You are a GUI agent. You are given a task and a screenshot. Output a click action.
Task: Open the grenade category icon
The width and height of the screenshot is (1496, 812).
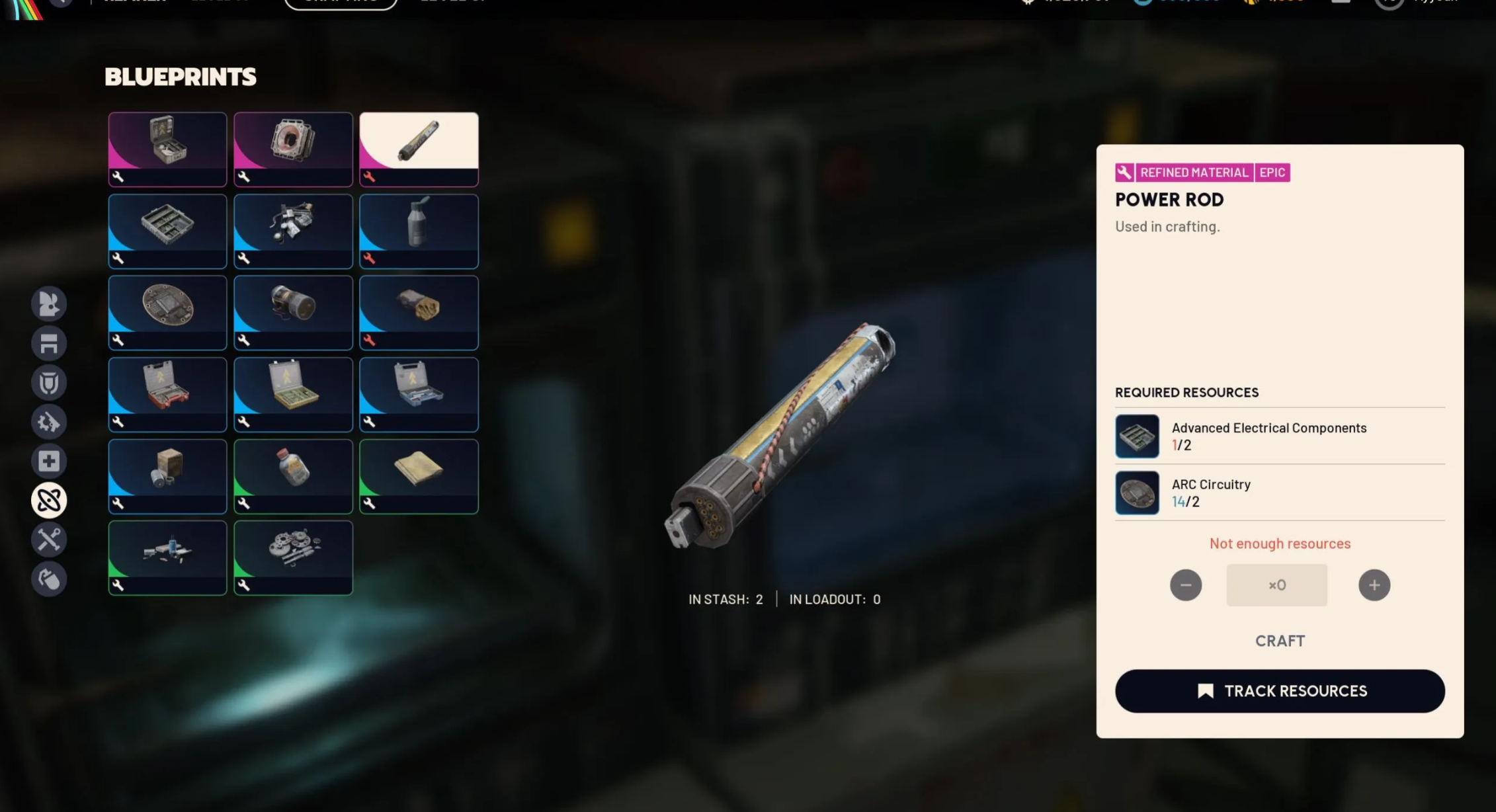(49, 579)
